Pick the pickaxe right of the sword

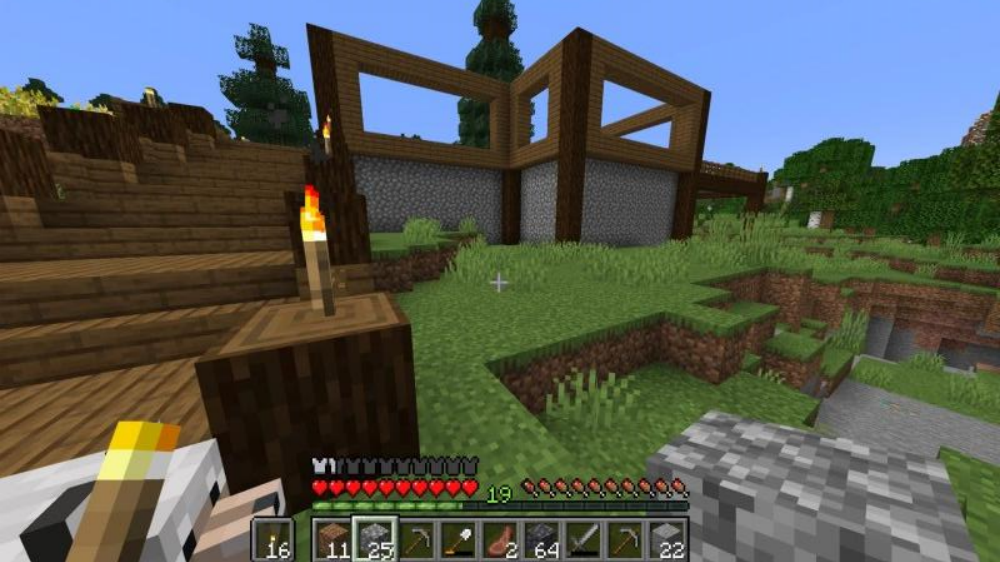pos(624,540)
